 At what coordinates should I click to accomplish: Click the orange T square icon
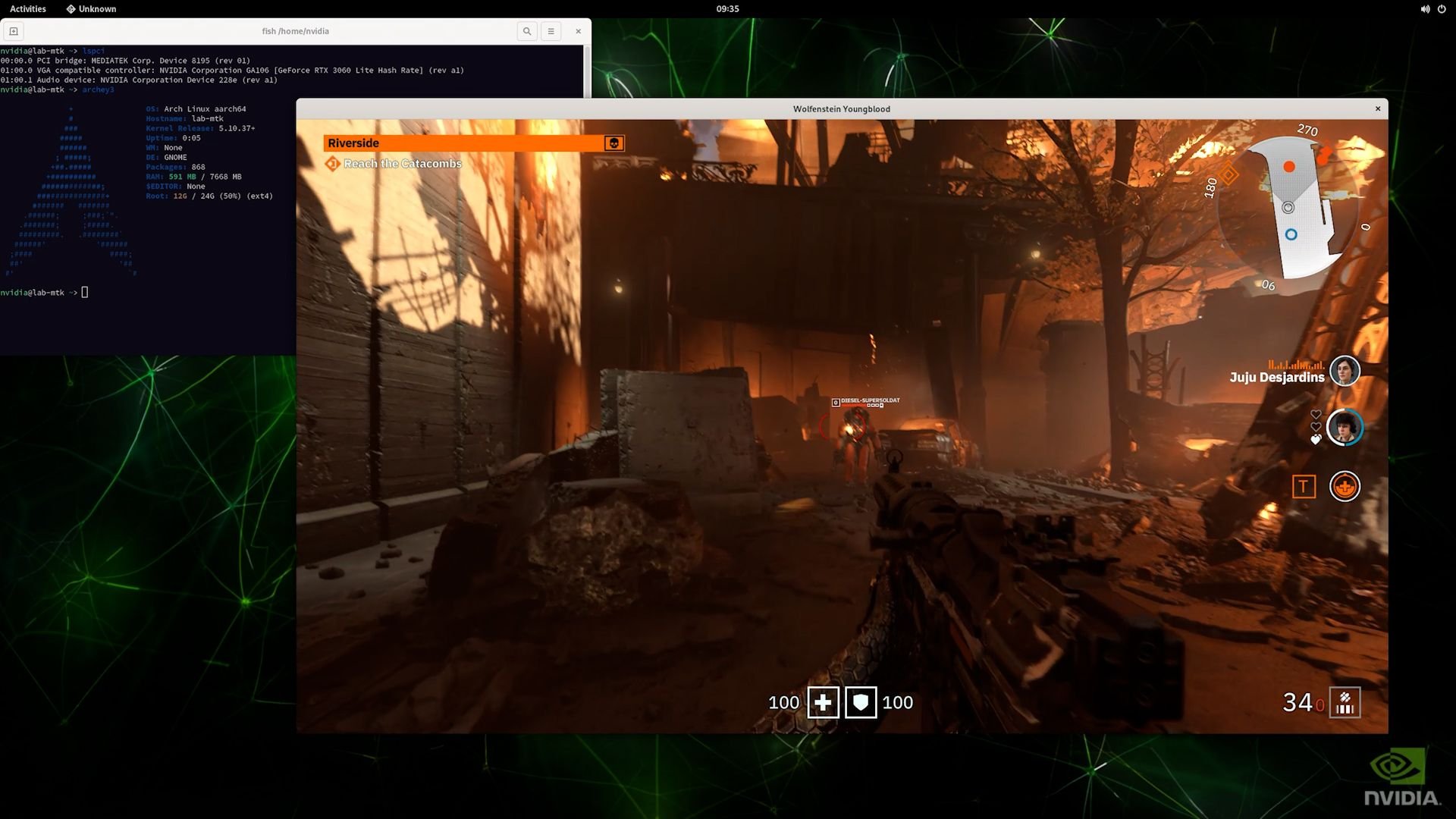pyautogui.click(x=1304, y=487)
